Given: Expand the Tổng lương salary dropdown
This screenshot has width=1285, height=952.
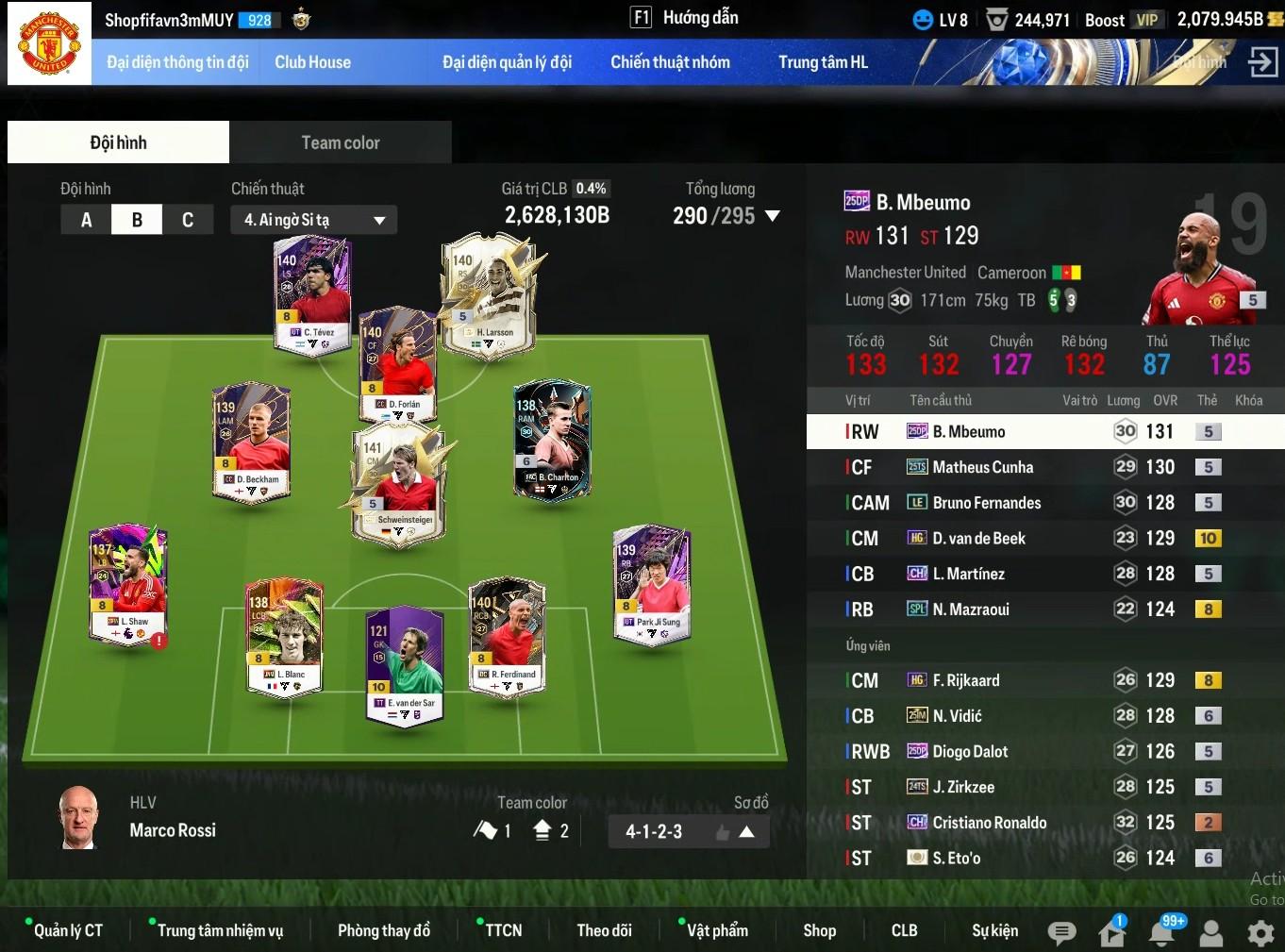Looking at the screenshot, I should pos(772,216).
